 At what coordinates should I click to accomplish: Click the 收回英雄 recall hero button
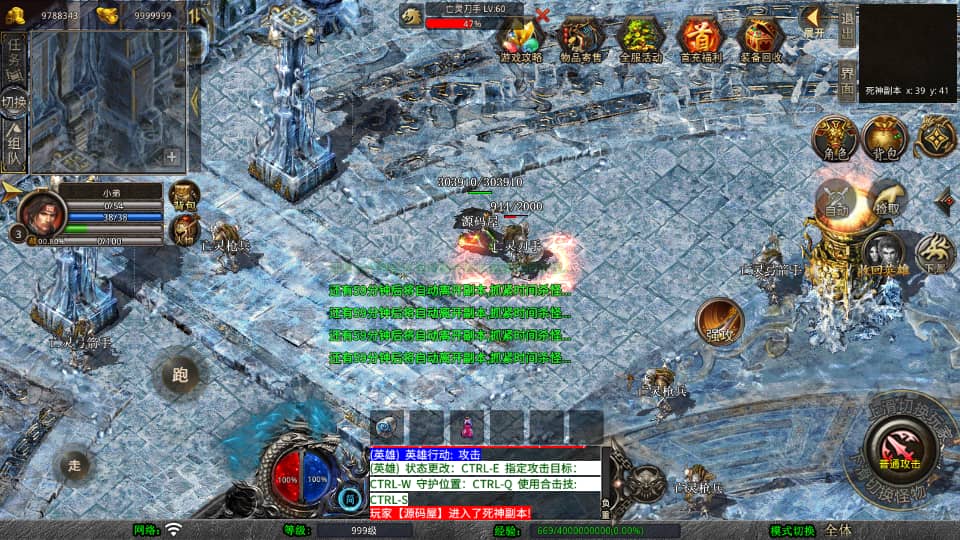point(883,253)
